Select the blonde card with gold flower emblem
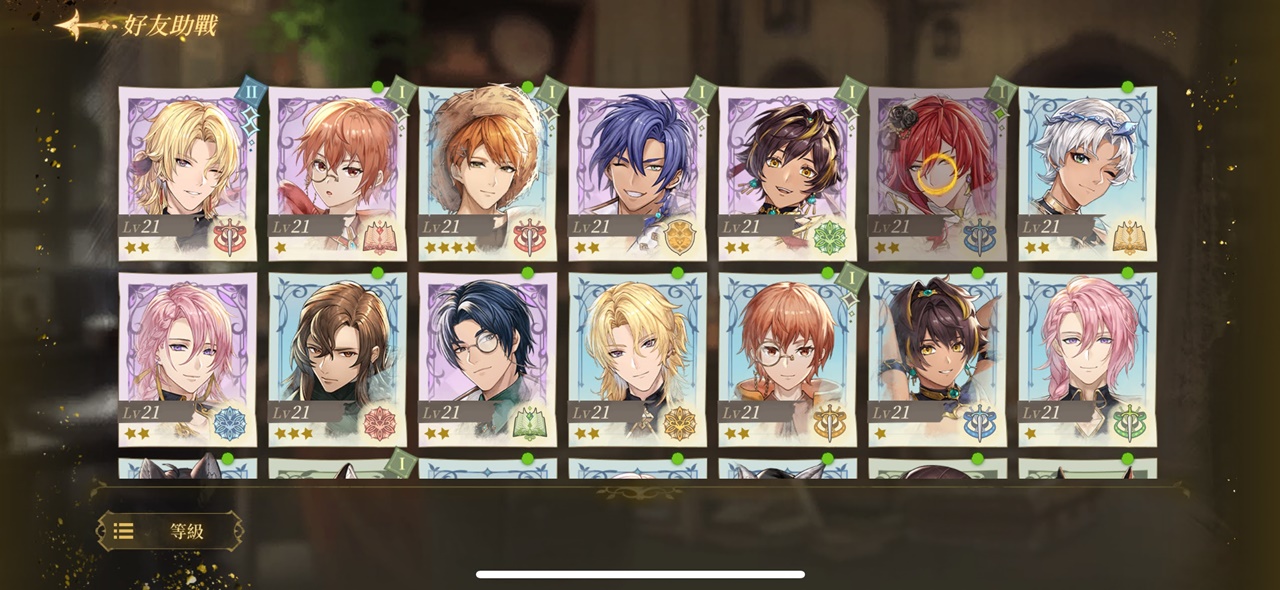Viewport: 1280px width, 590px height. tap(637, 358)
